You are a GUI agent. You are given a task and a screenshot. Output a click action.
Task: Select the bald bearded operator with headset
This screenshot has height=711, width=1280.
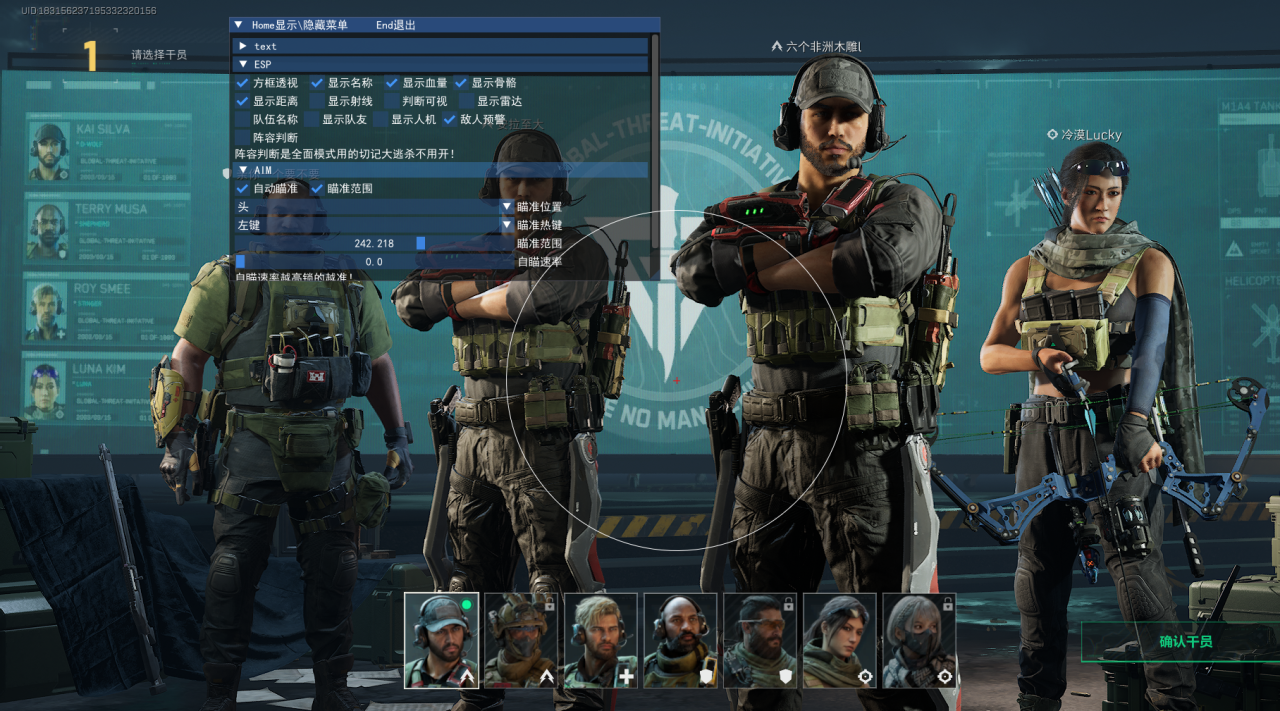pyautogui.click(x=680, y=640)
